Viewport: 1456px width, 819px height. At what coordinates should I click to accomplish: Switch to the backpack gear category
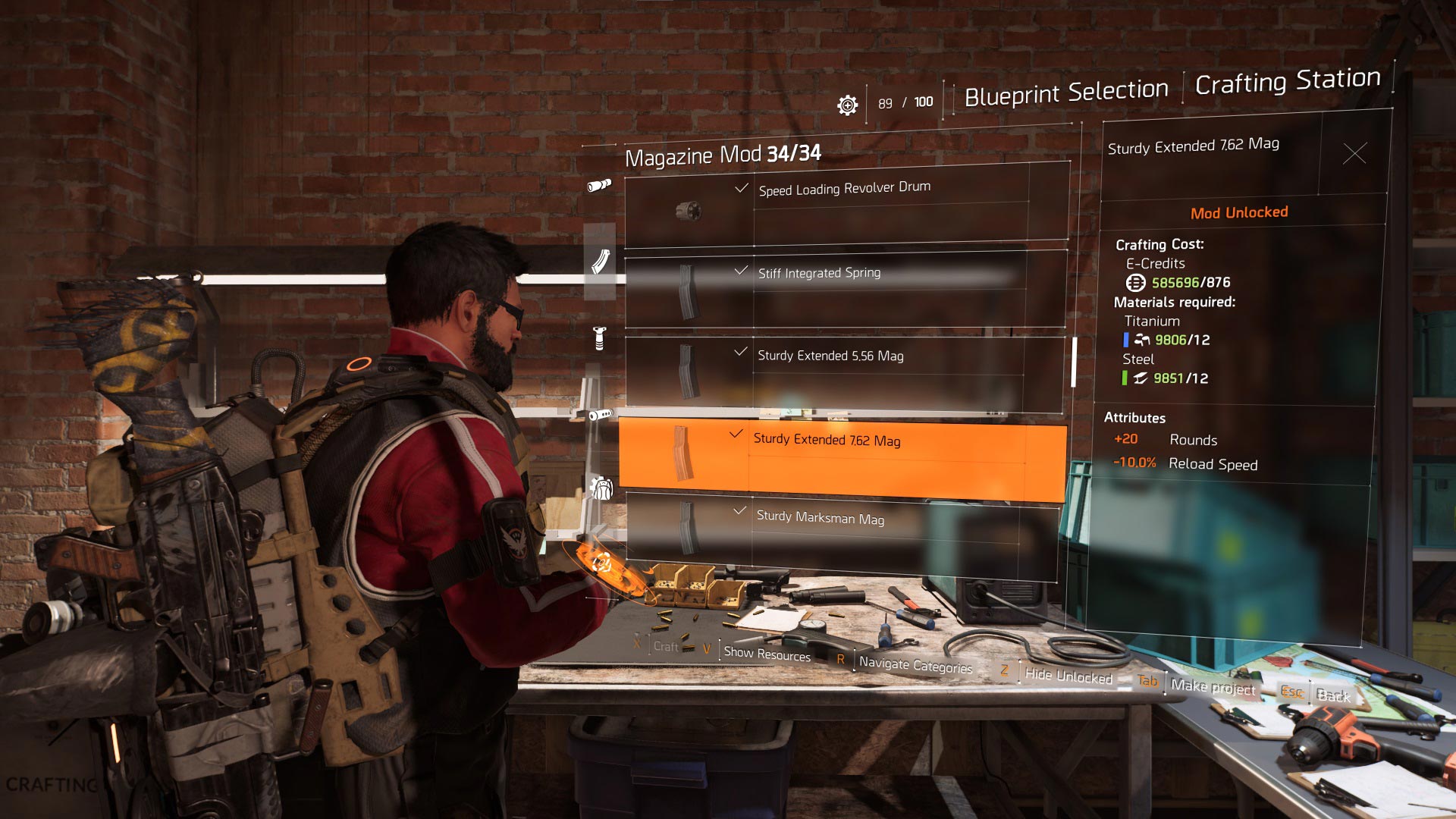(601, 488)
